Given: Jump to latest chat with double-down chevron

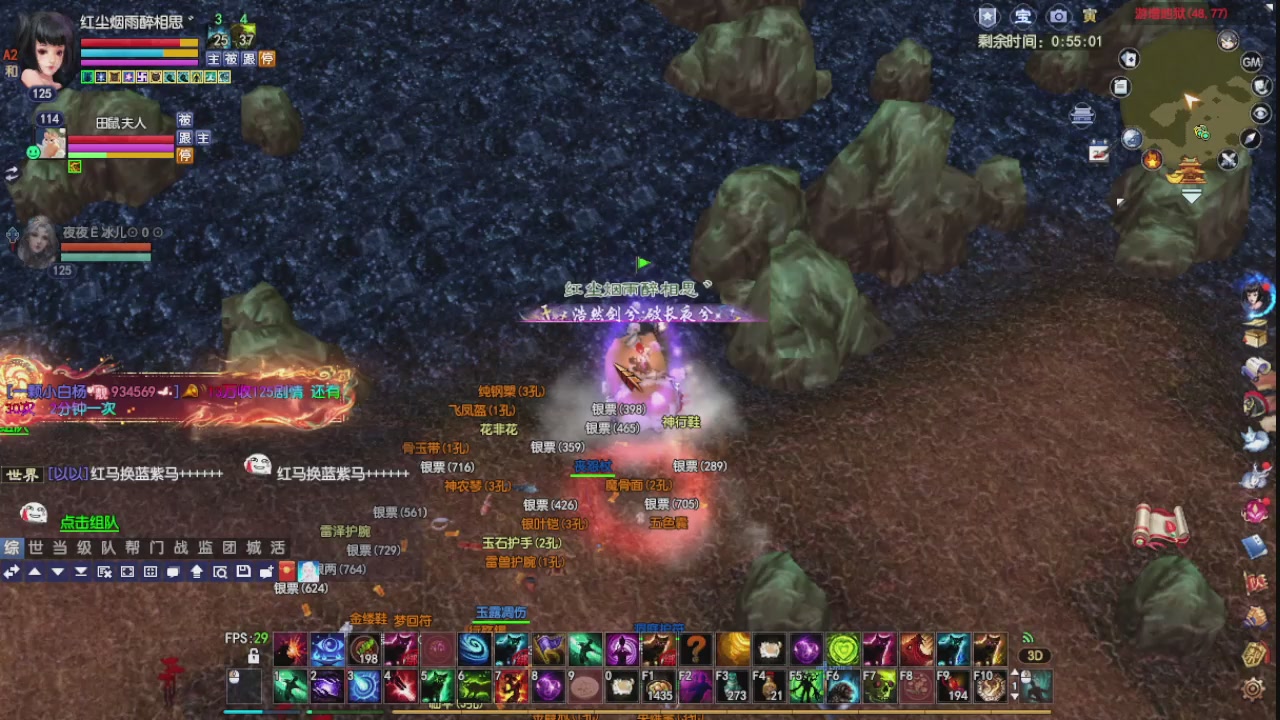Looking at the screenshot, I should click(x=80, y=571).
